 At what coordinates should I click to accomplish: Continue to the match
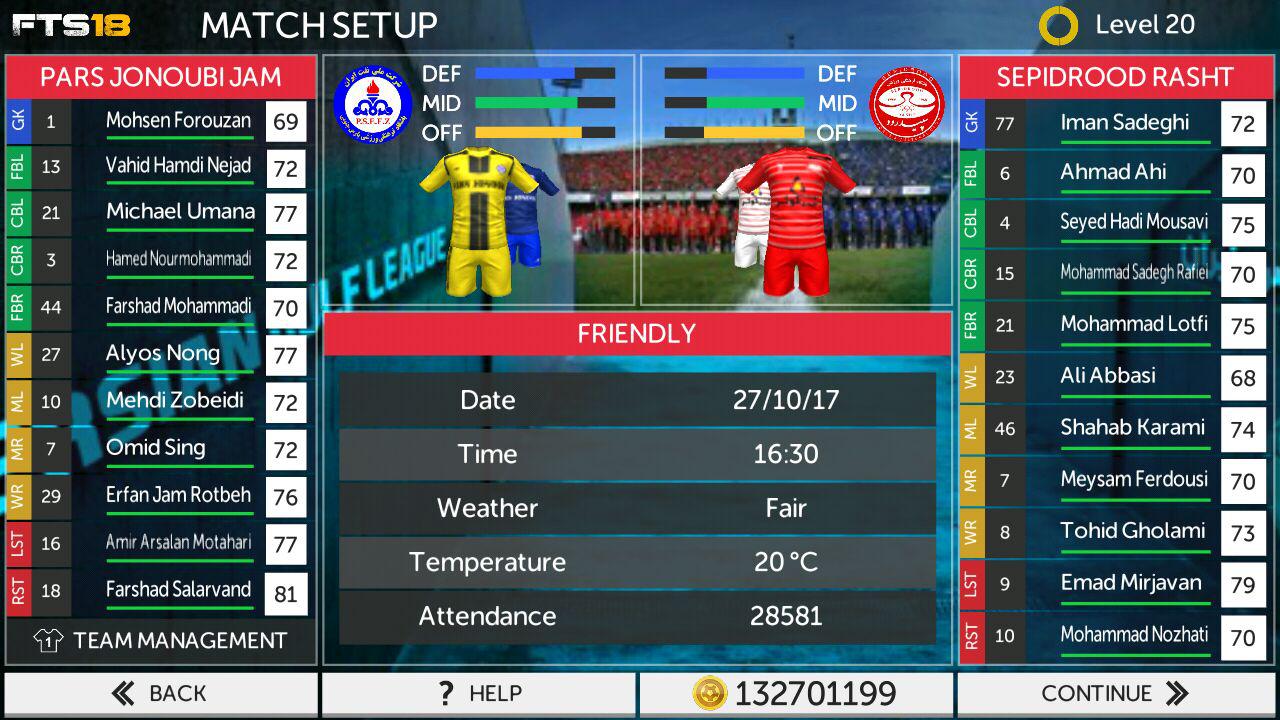tap(1114, 693)
